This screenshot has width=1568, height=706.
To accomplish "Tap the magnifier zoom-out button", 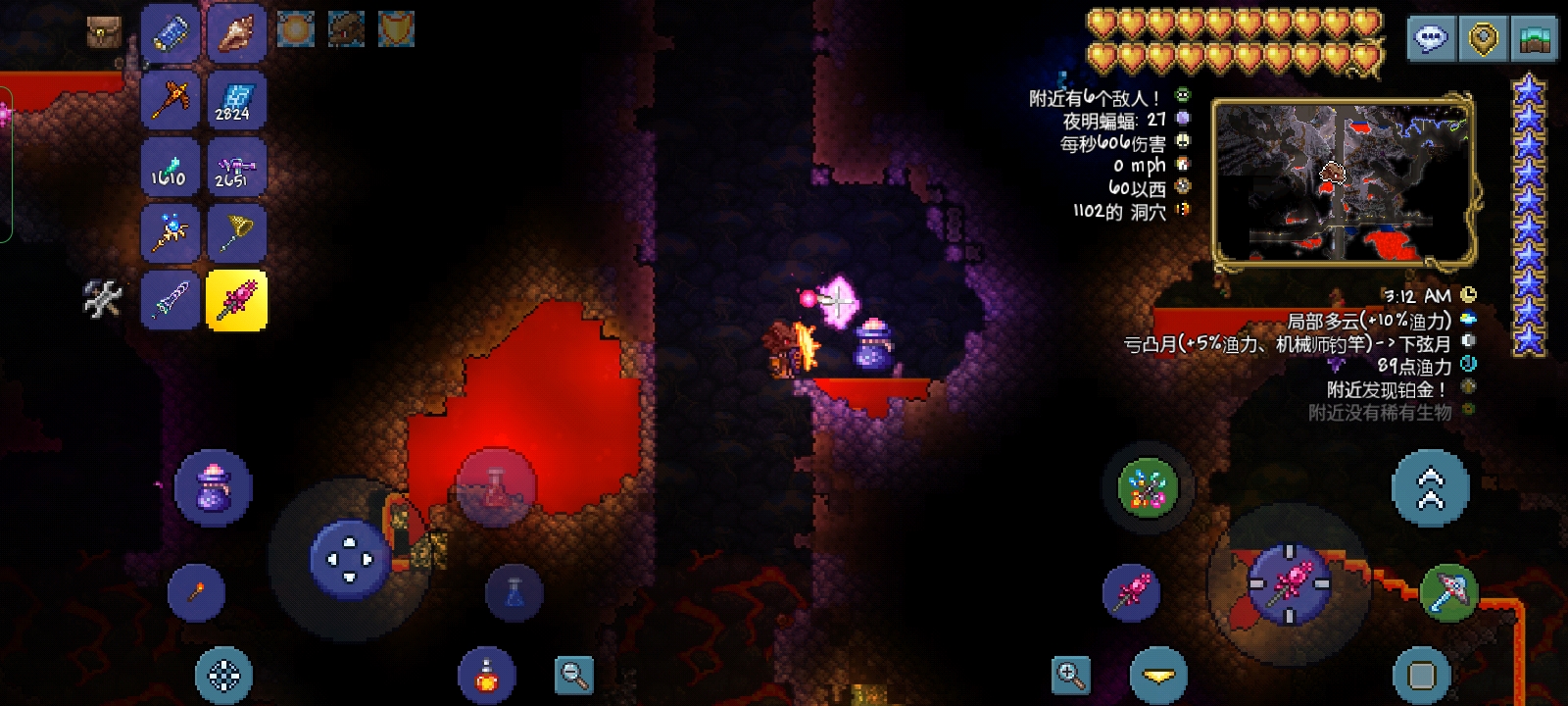I will pos(573,675).
